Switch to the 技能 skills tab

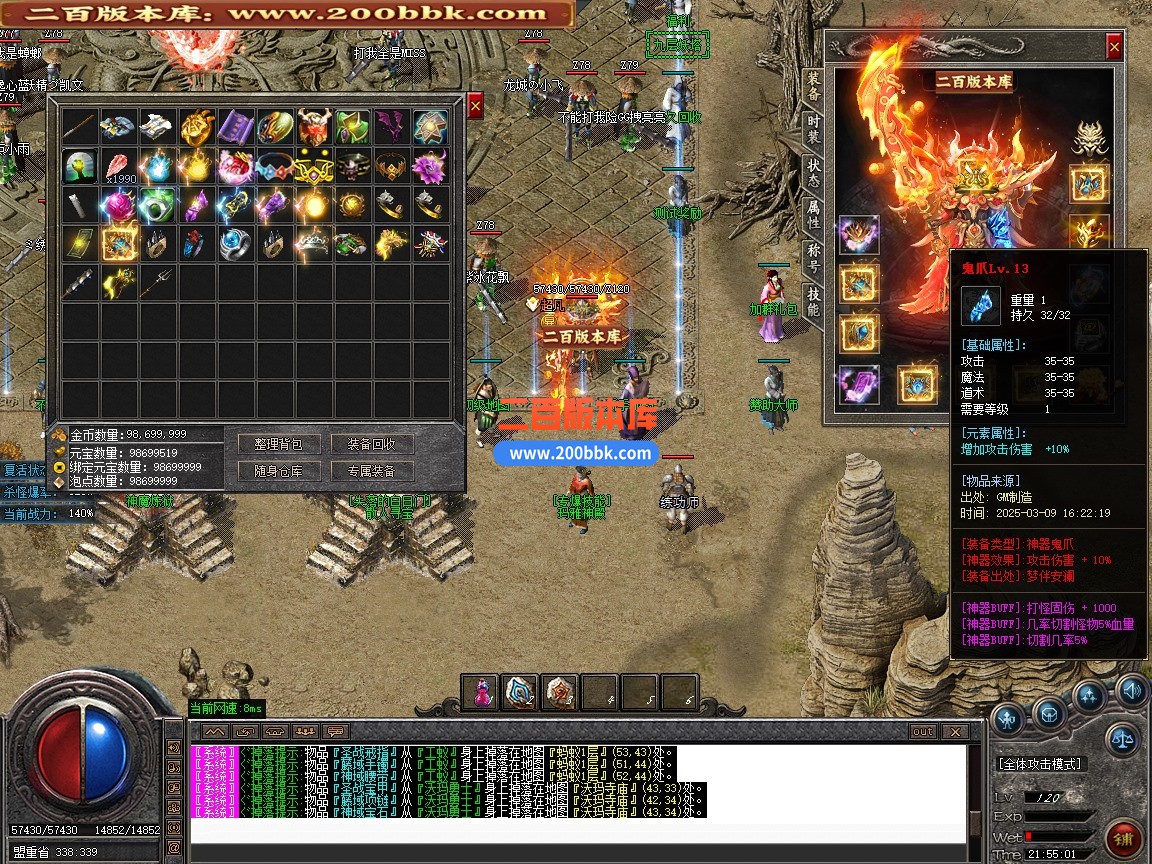(813, 299)
